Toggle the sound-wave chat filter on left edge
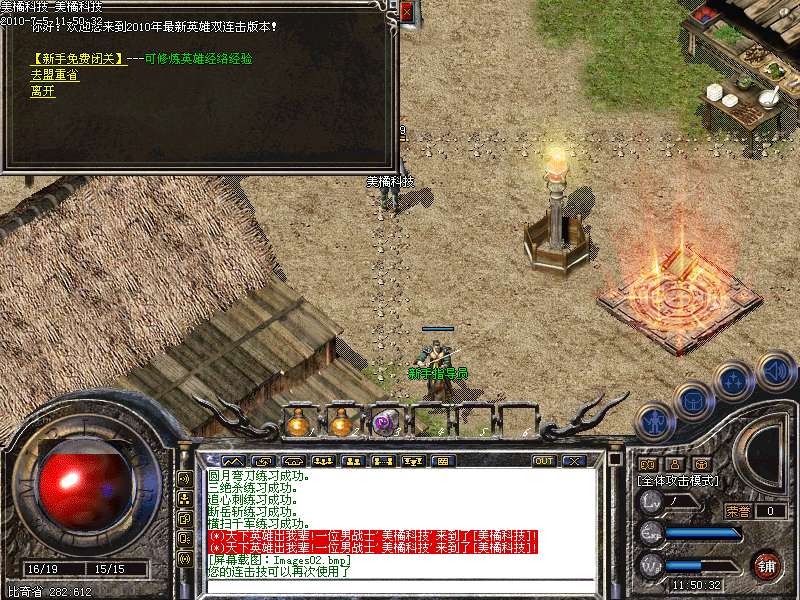The image size is (800, 600). (x=184, y=479)
